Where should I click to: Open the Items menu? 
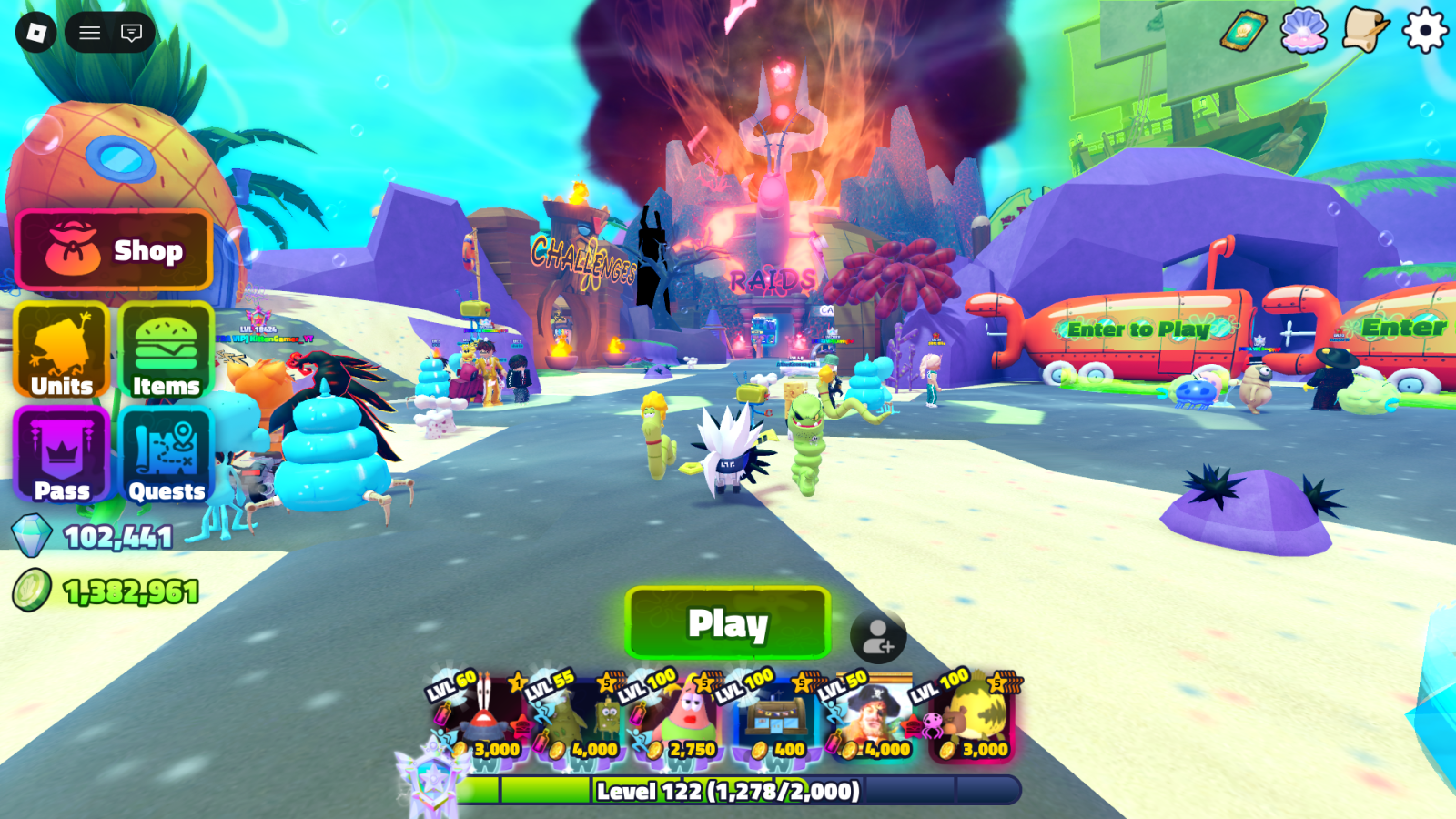166,351
